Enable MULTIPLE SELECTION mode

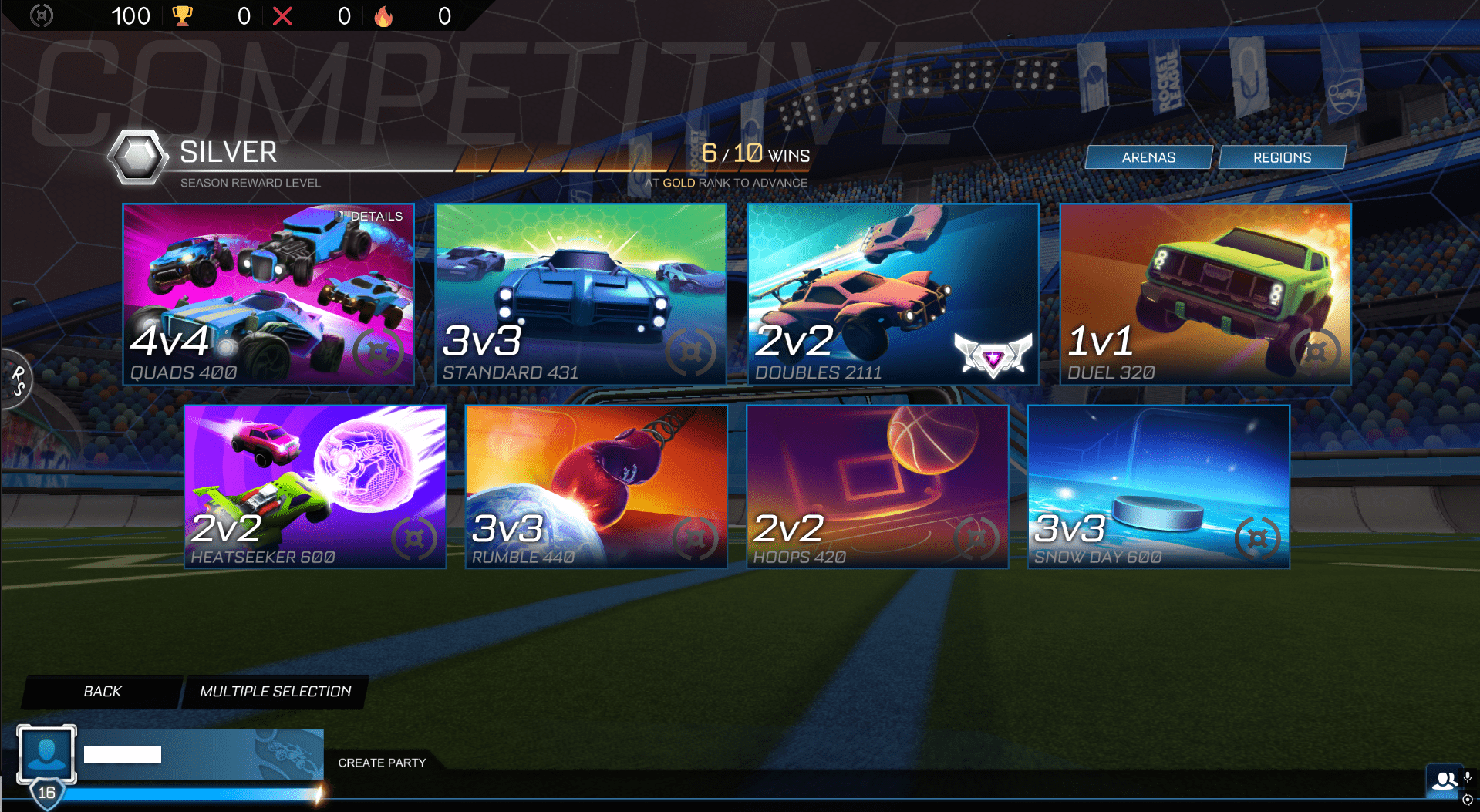[x=275, y=692]
